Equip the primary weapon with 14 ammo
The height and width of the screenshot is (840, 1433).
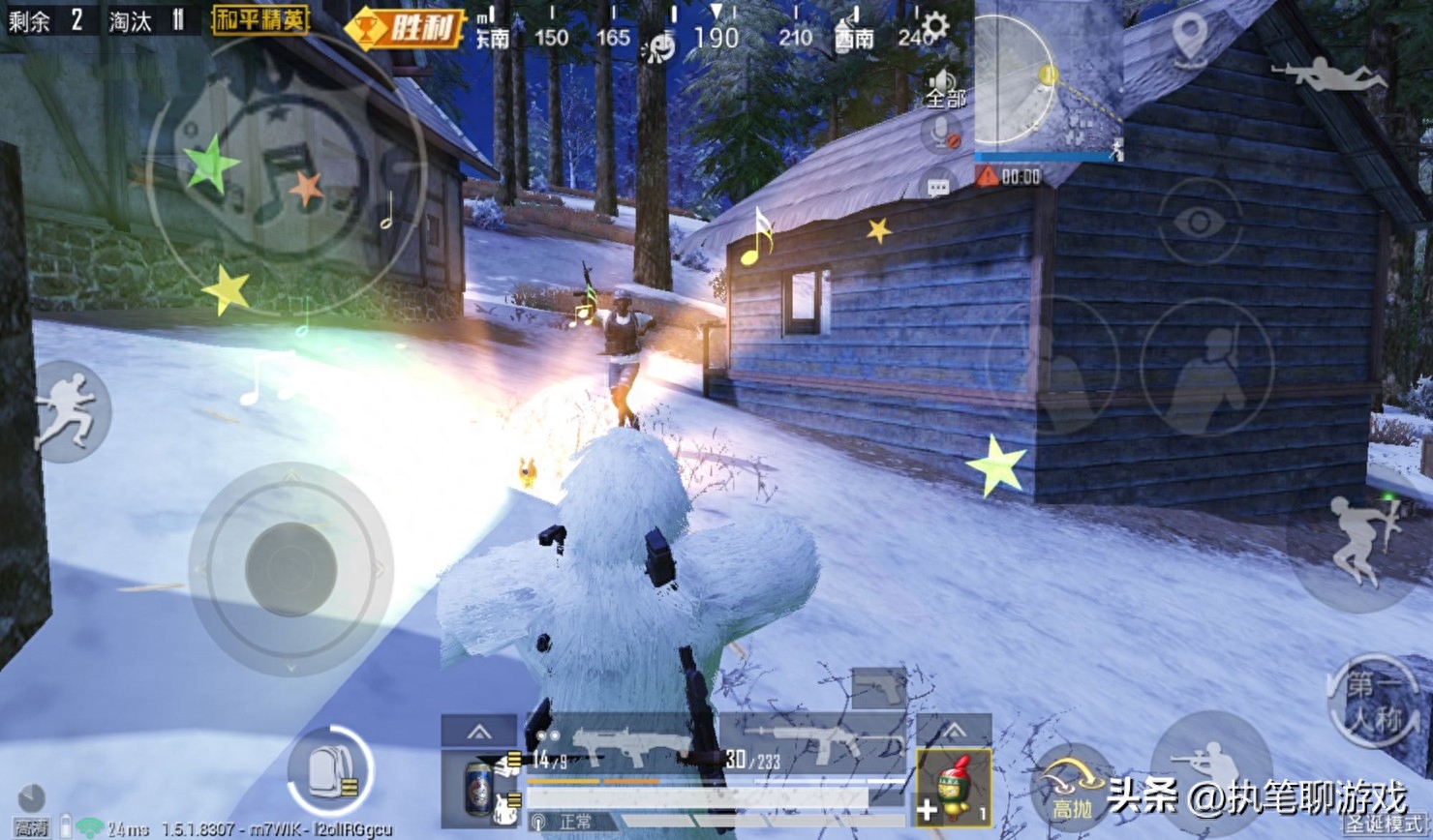pyautogui.click(x=620, y=748)
